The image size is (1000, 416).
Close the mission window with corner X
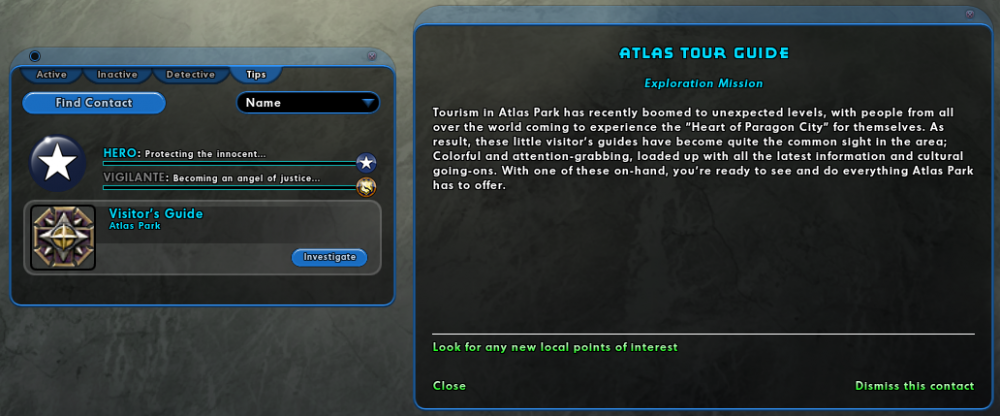(969, 14)
